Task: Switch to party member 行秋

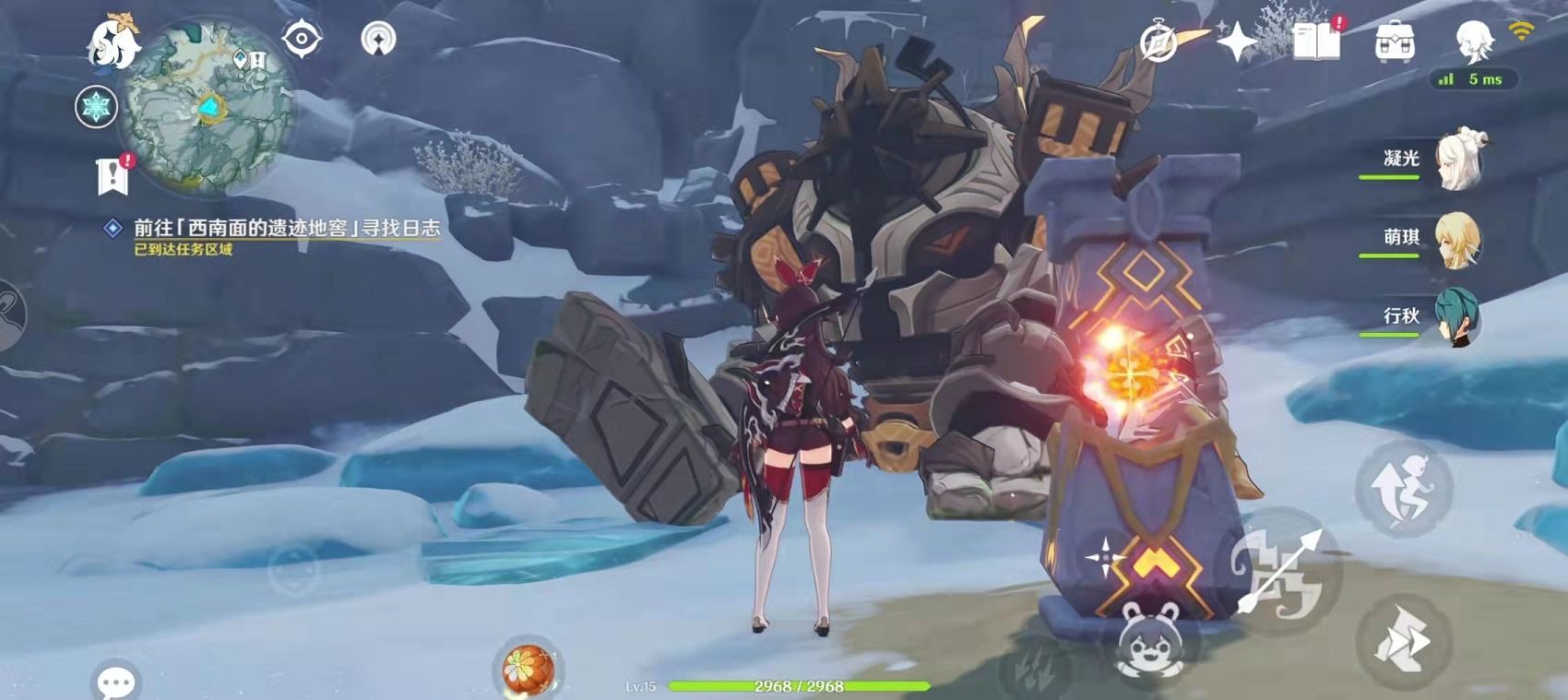Action: (1458, 317)
